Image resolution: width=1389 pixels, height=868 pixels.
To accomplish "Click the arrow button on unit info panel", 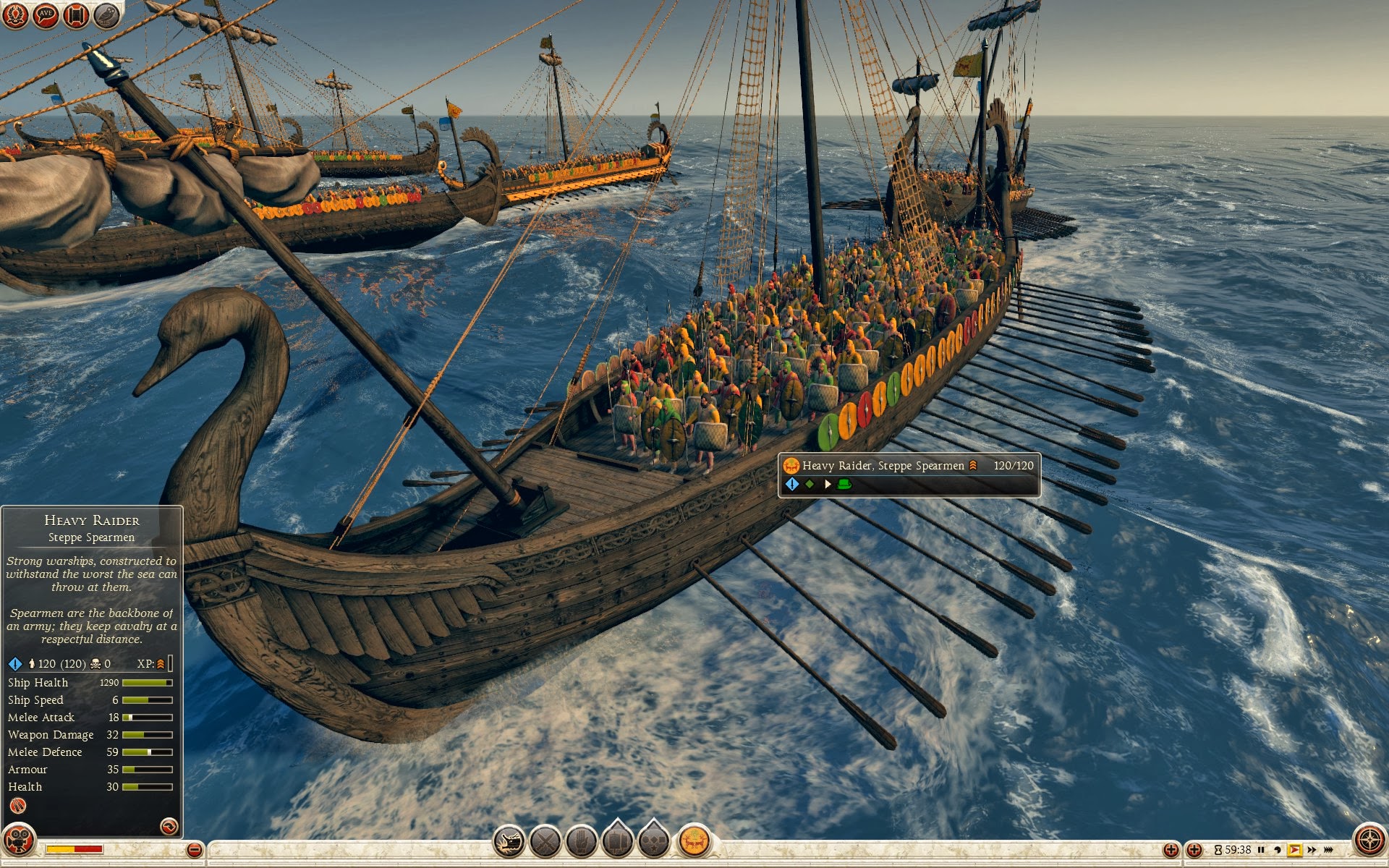I will pos(168,826).
